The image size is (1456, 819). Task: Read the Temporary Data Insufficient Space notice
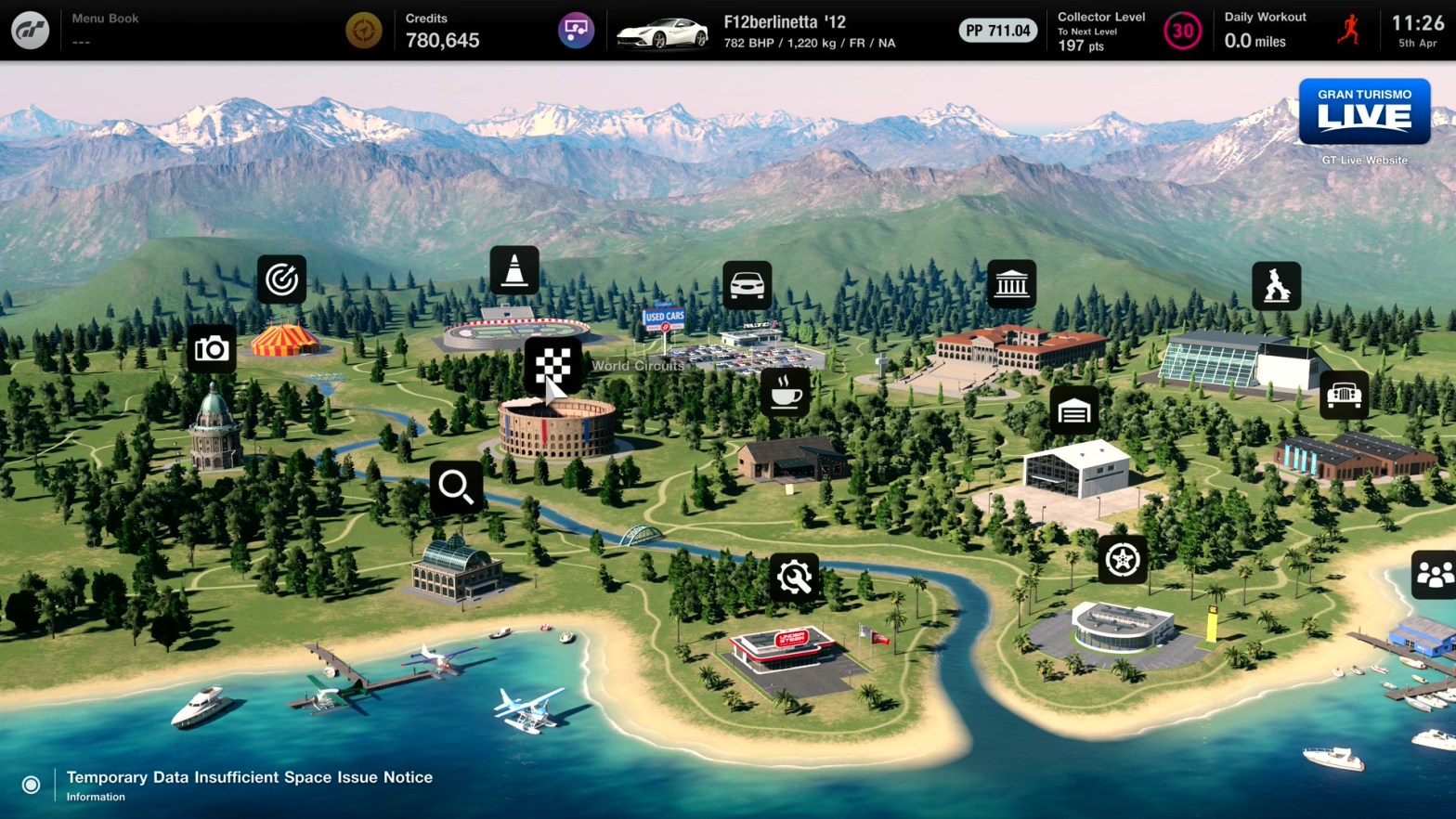[x=249, y=778]
